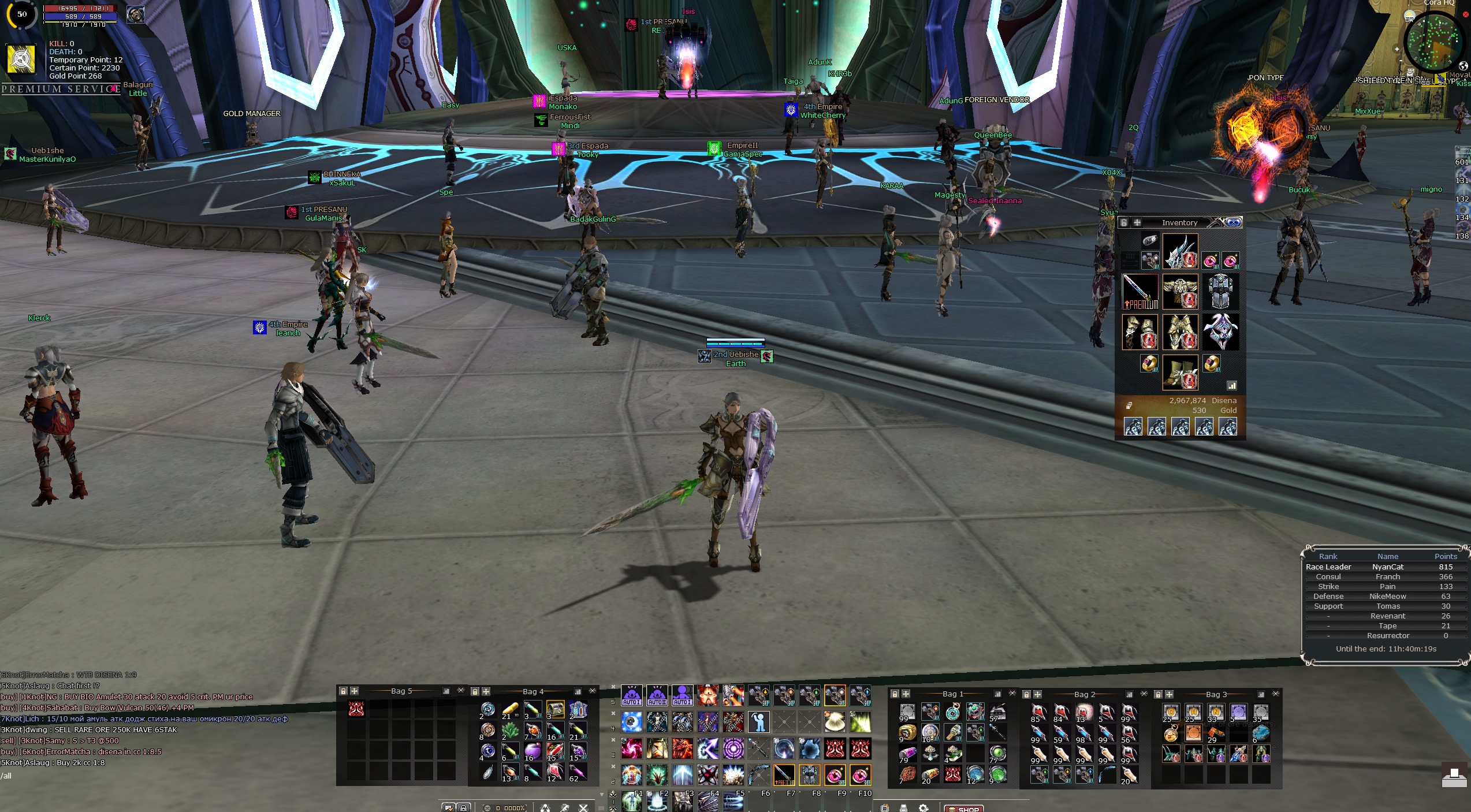
Task: Toggle the lock on Bag 2
Action: coord(1026,694)
